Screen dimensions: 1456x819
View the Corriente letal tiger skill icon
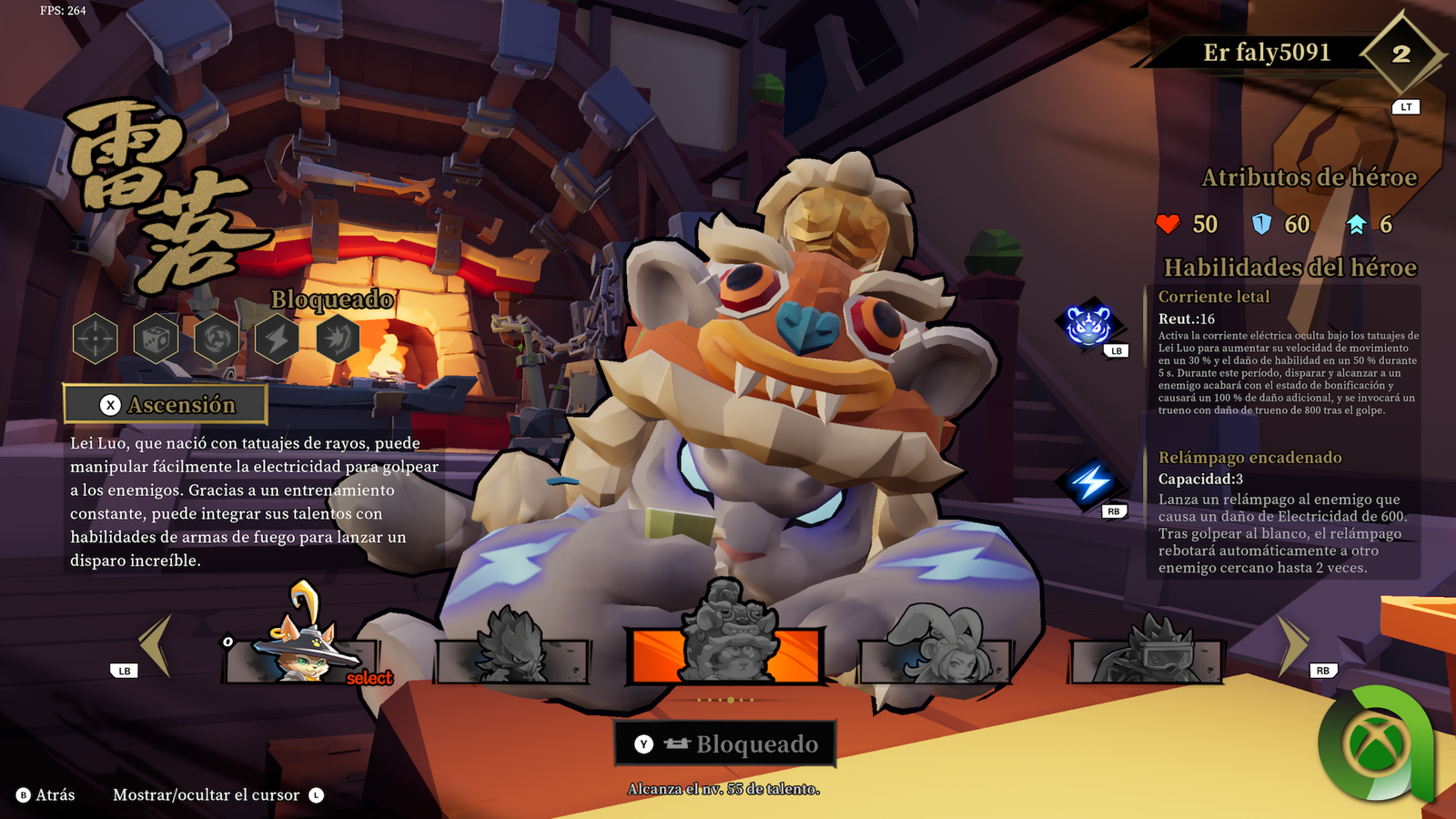(x=1088, y=324)
